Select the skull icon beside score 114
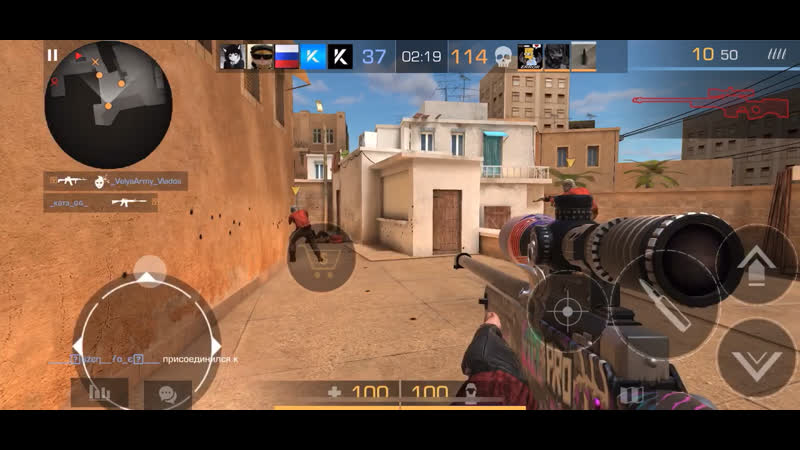This screenshot has height=450, width=800. pyautogui.click(x=503, y=57)
